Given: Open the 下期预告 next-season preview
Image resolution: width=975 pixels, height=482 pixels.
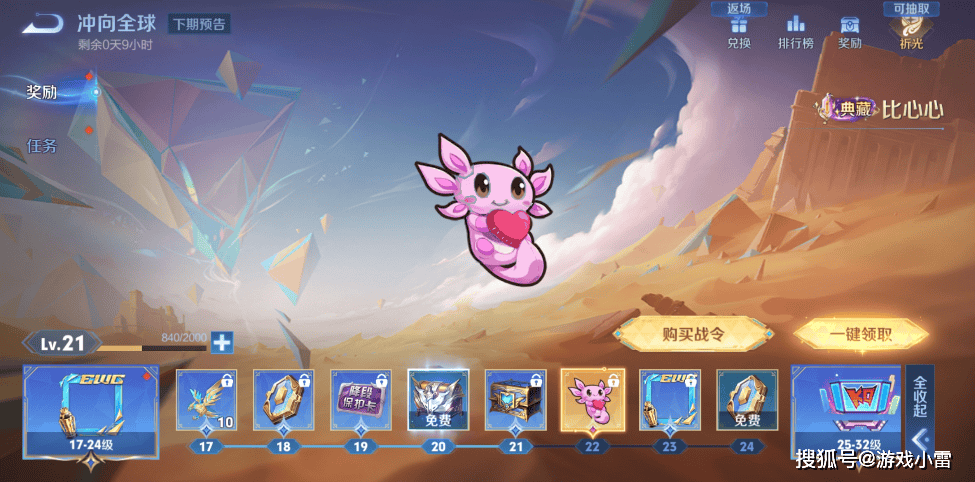Looking at the screenshot, I should [199, 24].
